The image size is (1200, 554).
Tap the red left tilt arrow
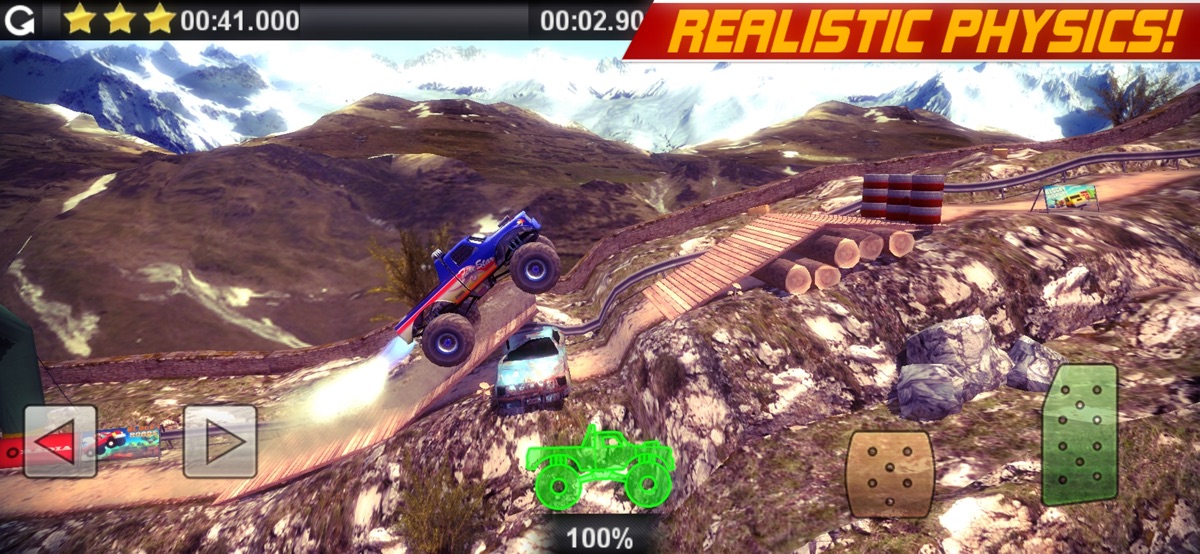60,441
